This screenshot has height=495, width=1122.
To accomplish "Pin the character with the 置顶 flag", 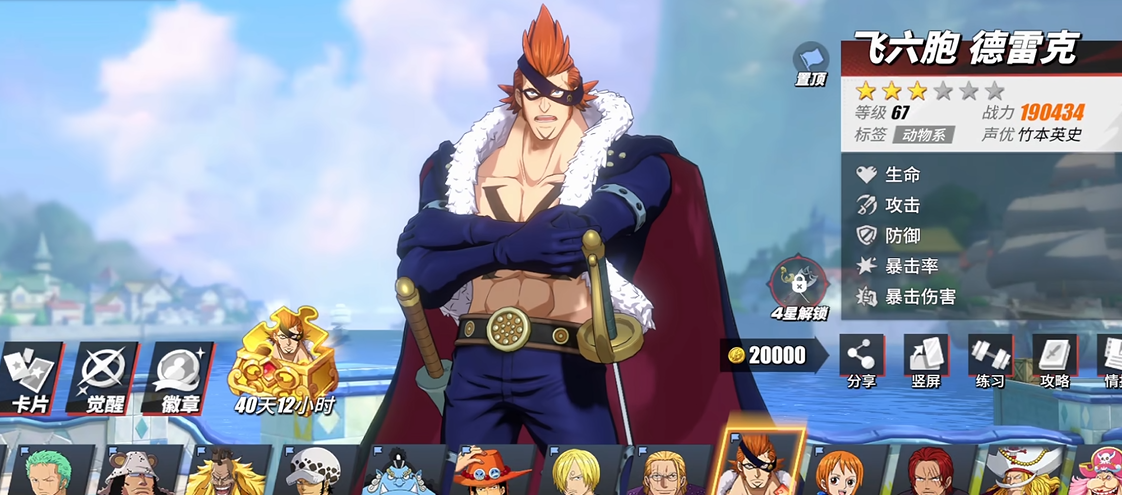I will tap(810, 63).
